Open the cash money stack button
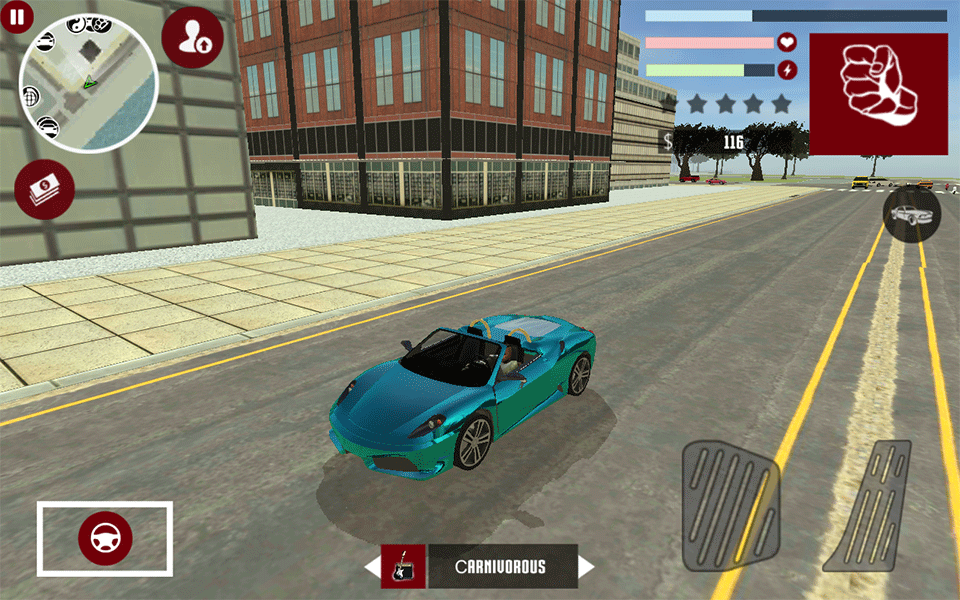 pos(44,189)
